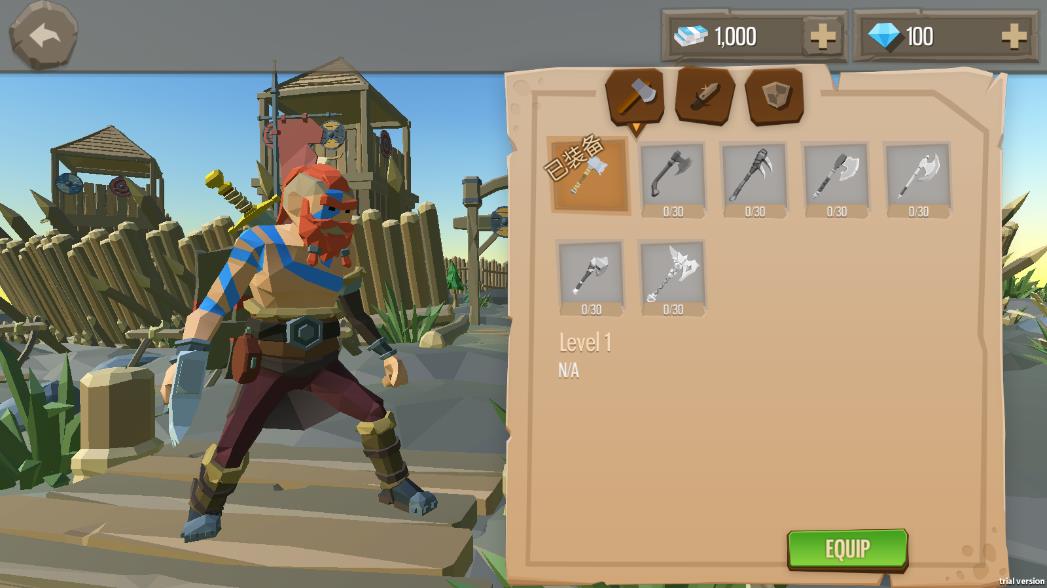Select the currently equipped axe slot
Viewport: 1047px width, 588px height.
pyautogui.click(x=590, y=175)
